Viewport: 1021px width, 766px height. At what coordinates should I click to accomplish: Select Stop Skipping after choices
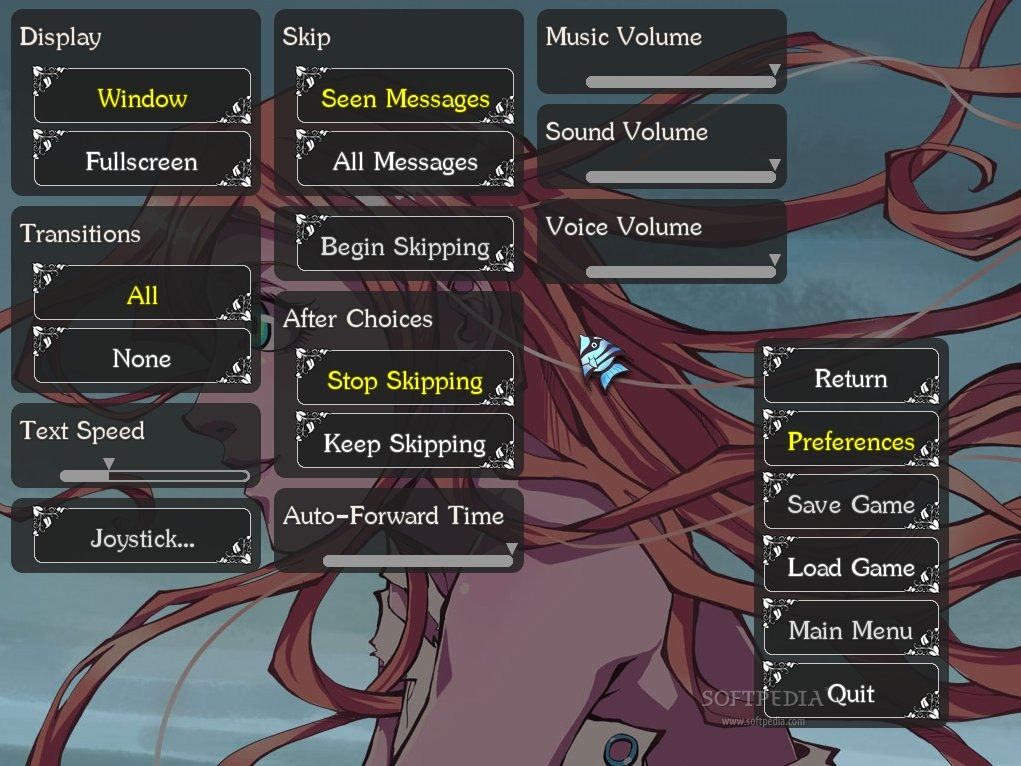405,380
